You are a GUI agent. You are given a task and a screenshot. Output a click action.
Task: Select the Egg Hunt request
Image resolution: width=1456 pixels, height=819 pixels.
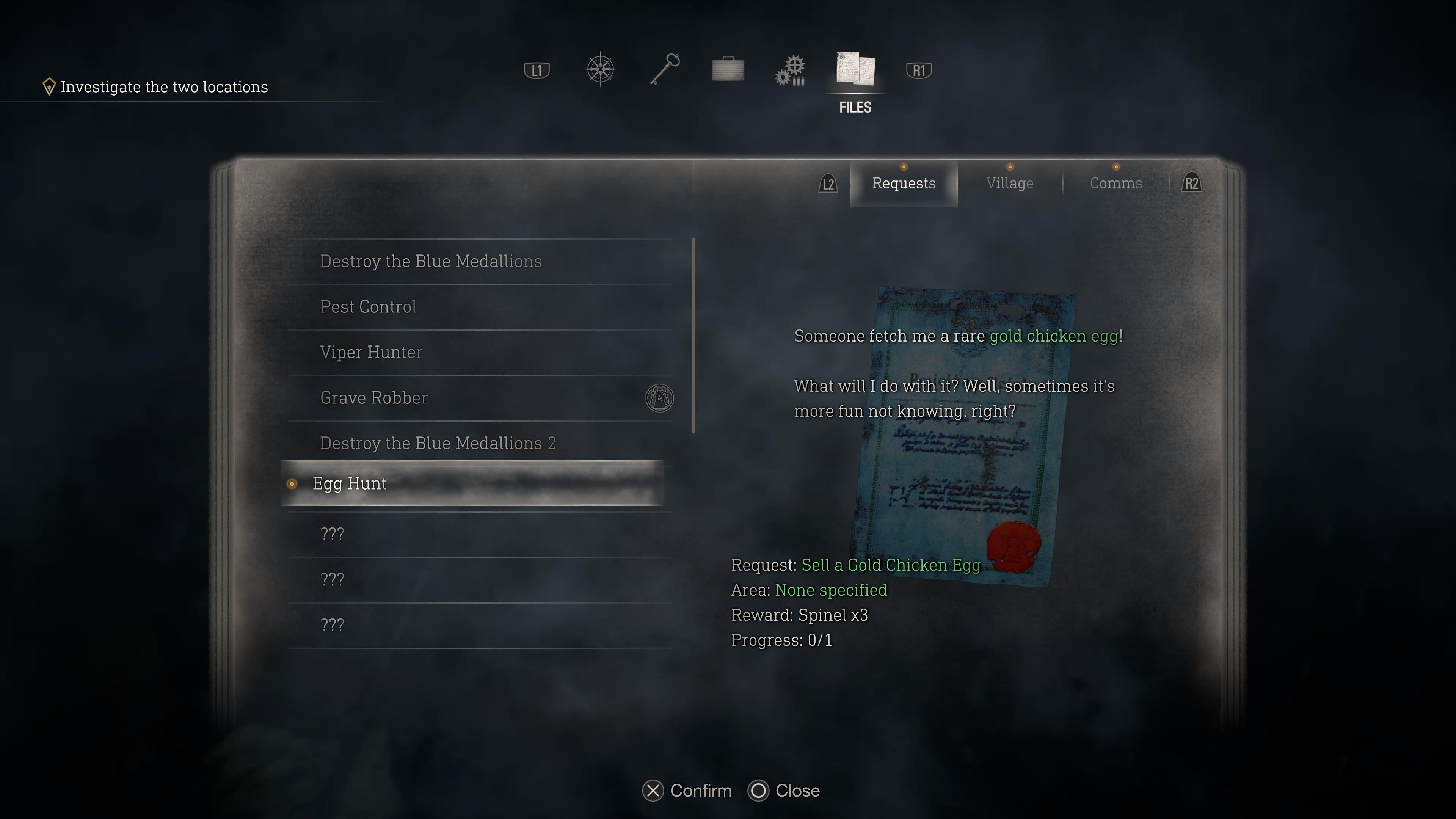pos(349,484)
